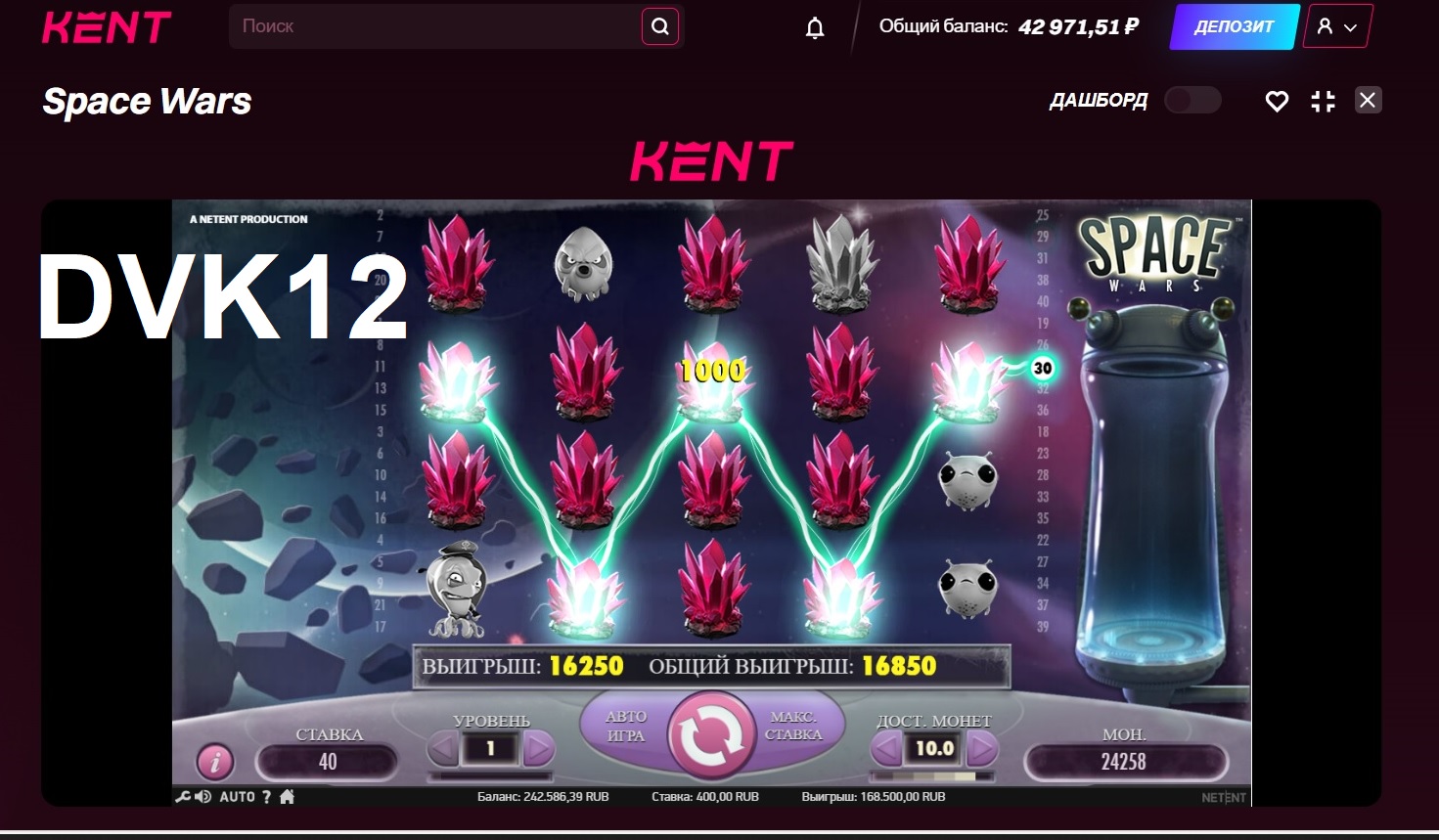Viewport: 1439px width, 840px height.
Task: Go to the home icon
Action: click(x=287, y=797)
